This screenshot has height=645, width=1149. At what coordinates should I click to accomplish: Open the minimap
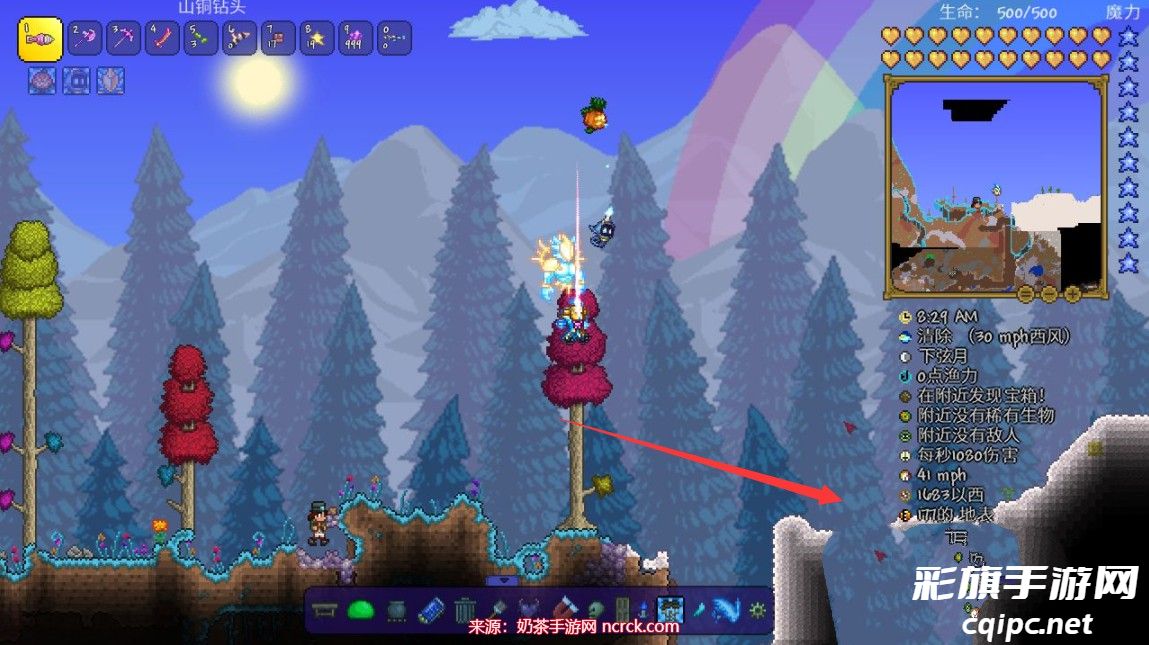[995, 187]
